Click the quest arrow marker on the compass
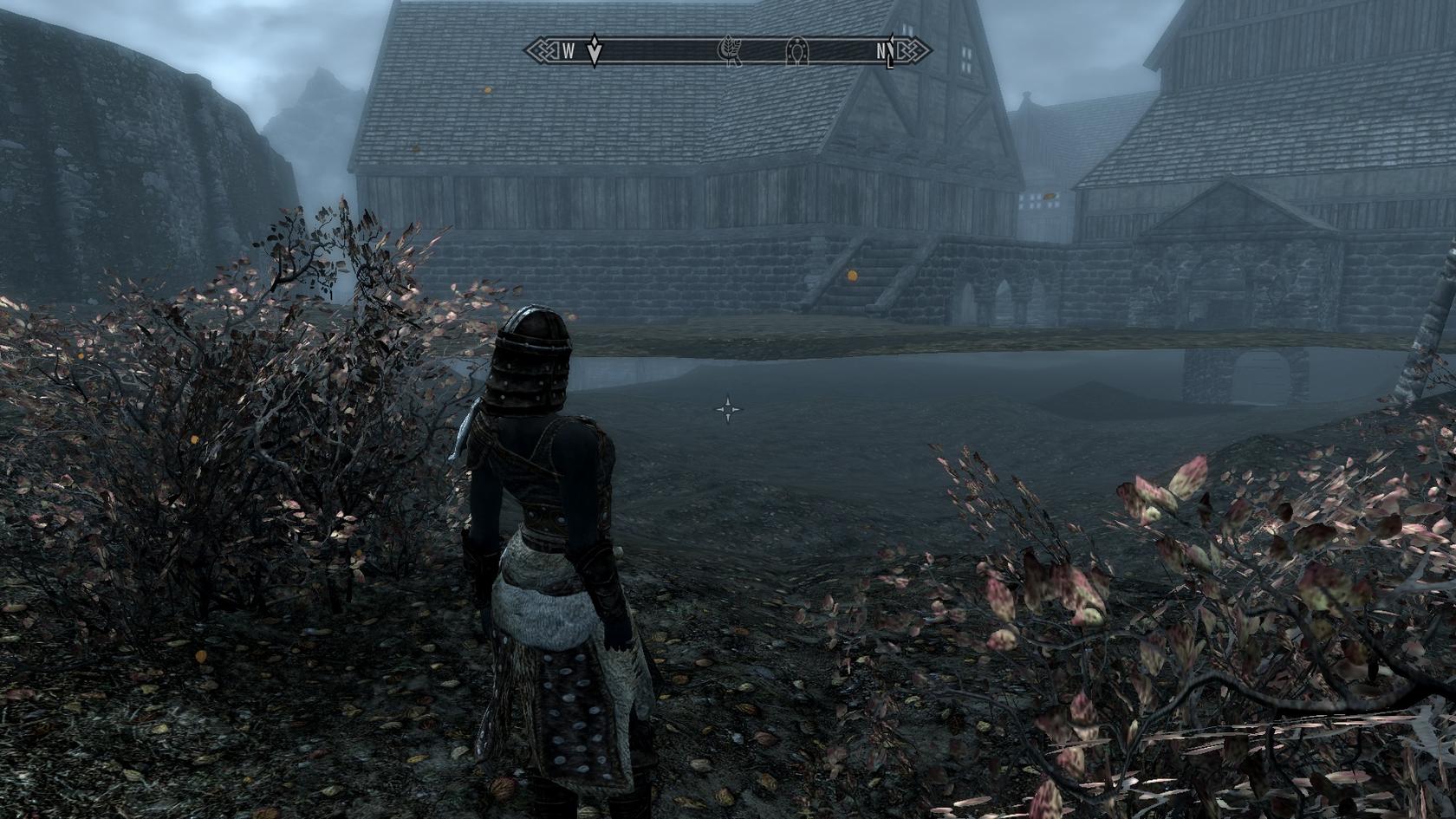Image resolution: width=1456 pixels, height=819 pixels. click(x=595, y=52)
